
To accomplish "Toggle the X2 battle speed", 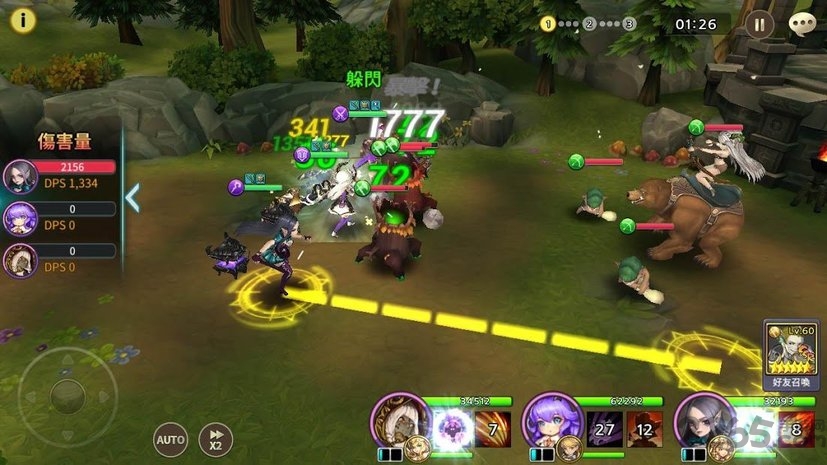I will click(216, 438).
